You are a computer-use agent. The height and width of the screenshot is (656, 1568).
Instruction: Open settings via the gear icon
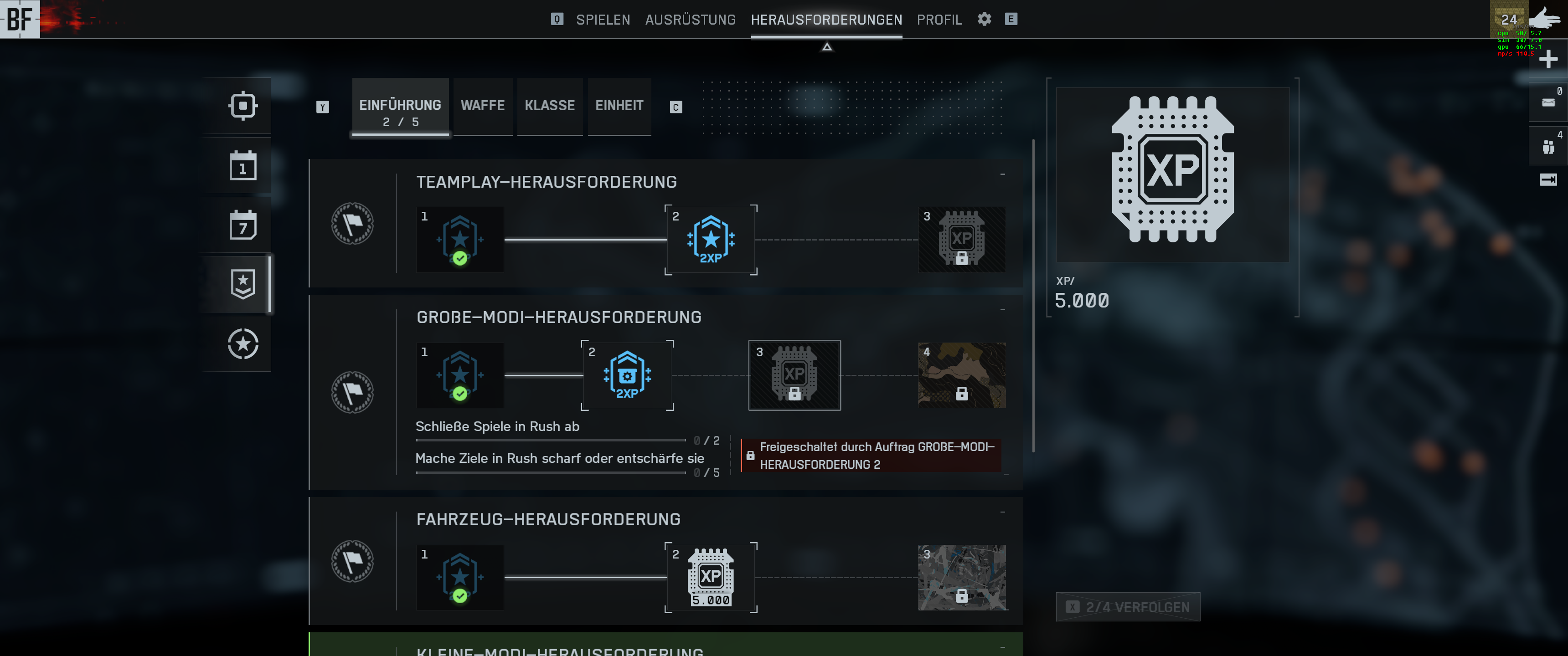point(984,19)
